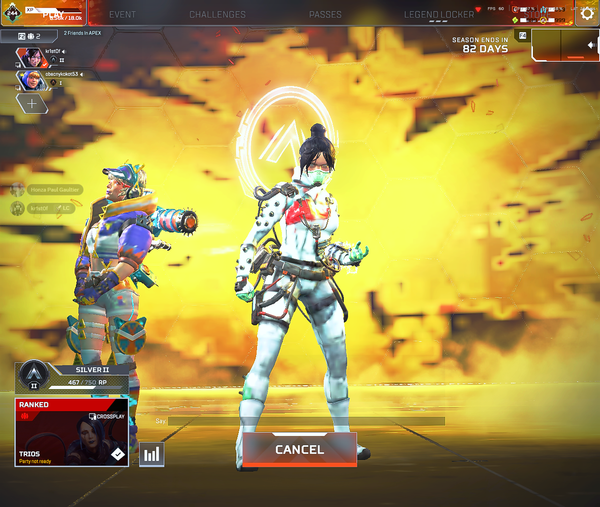Click party member kr1st0f's portrait
The height and width of the screenshot is (507, 600).
click(30, 56)
